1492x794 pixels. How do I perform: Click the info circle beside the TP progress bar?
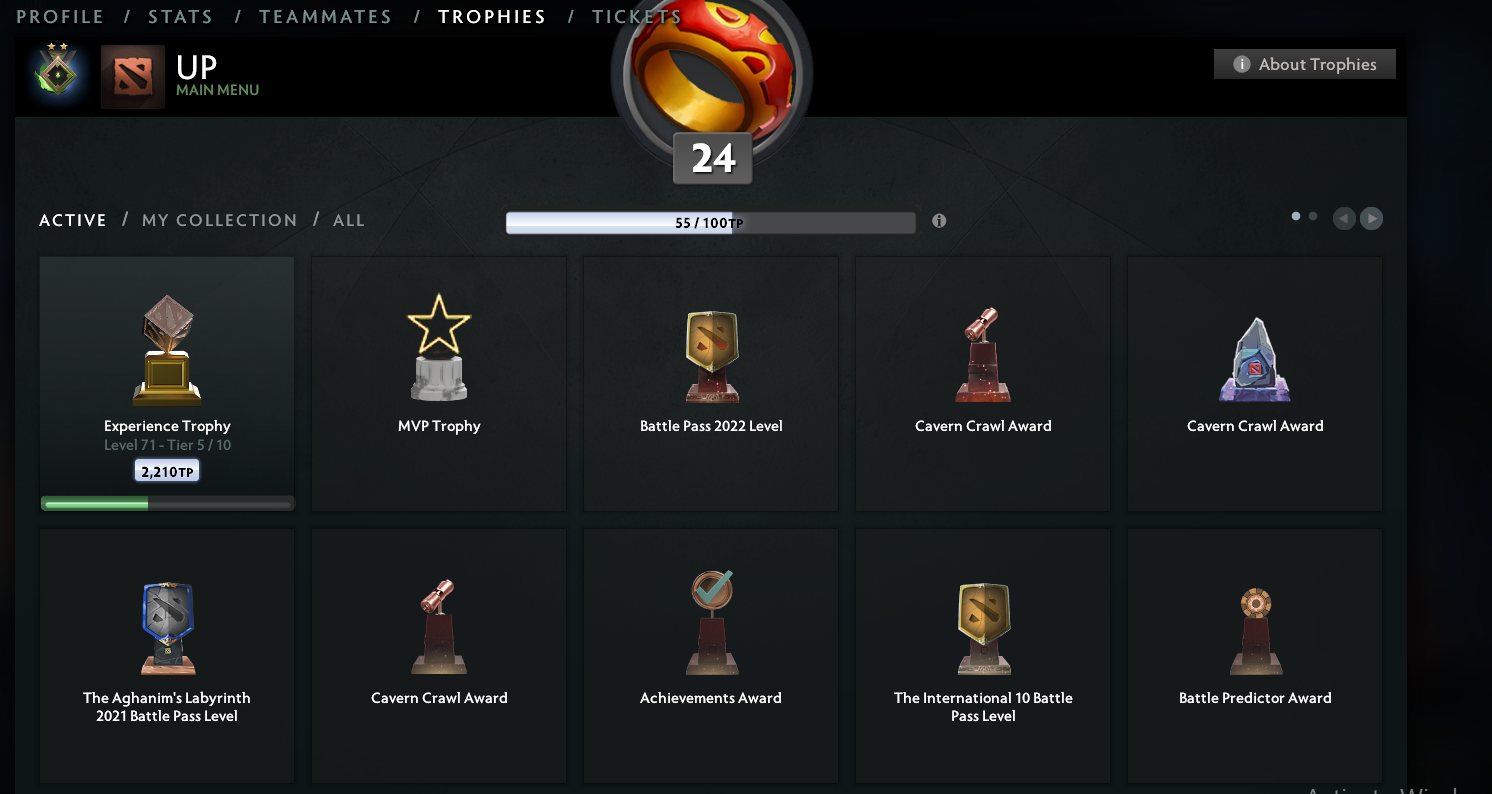pos(938,221)
